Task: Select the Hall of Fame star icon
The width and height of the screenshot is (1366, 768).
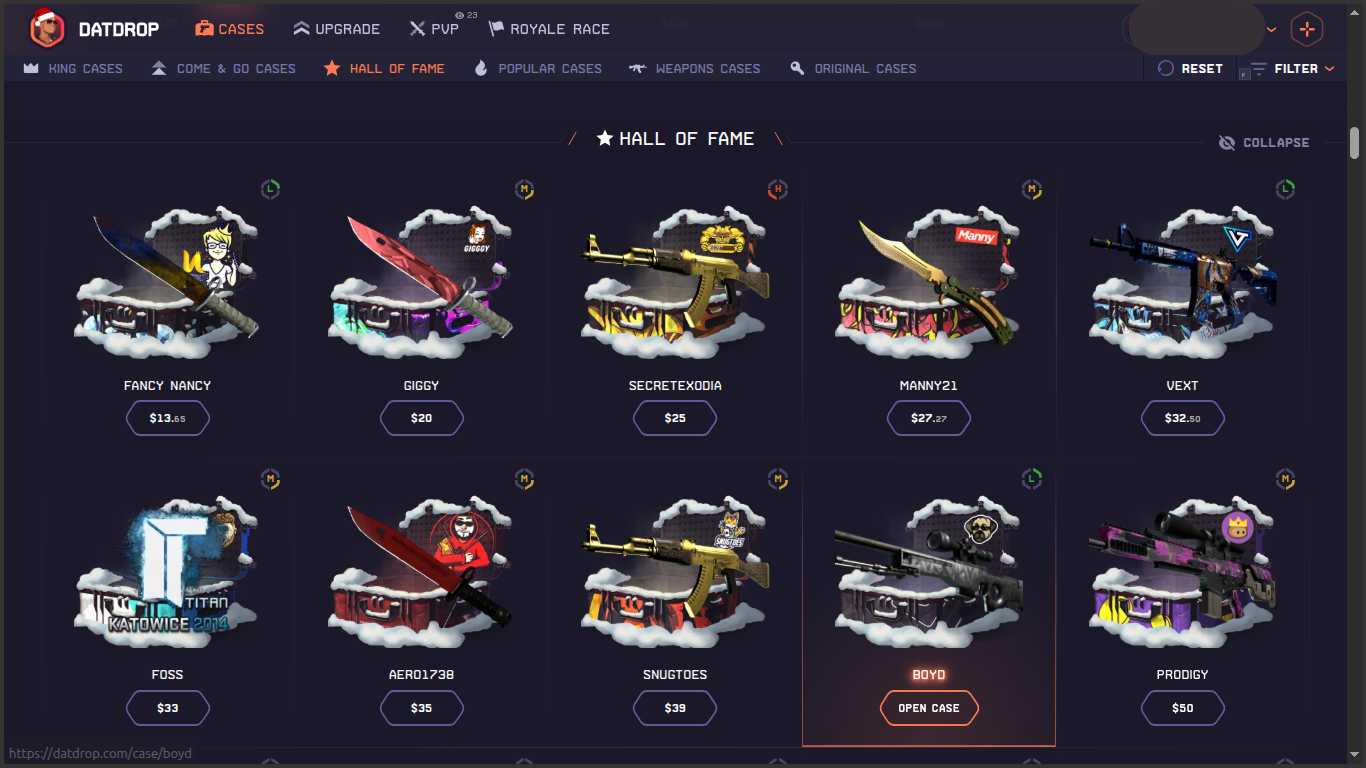Action: pyautogui.click(x=331, y=68)
